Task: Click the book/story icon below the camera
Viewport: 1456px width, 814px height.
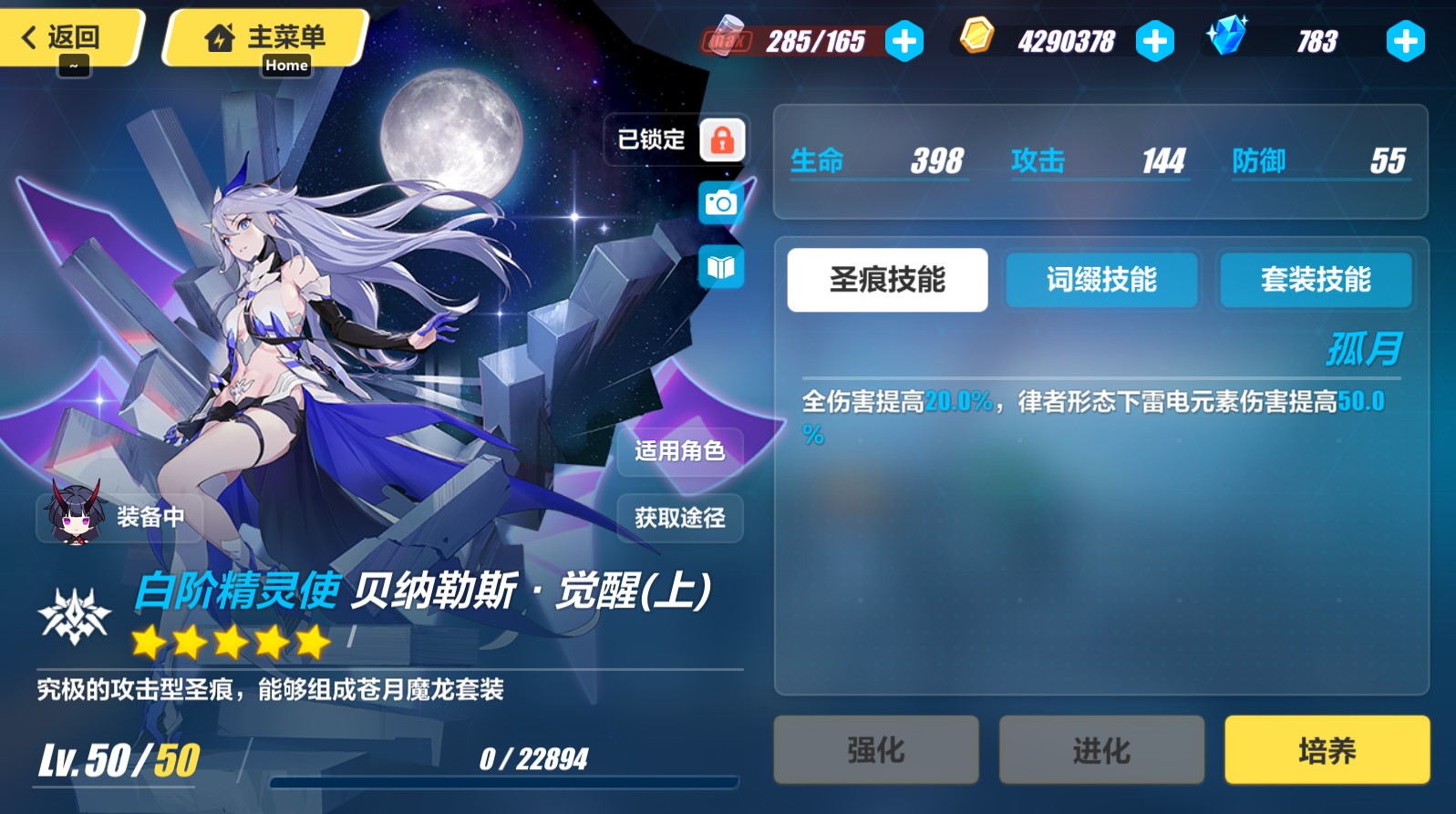Action: point(720,265)
